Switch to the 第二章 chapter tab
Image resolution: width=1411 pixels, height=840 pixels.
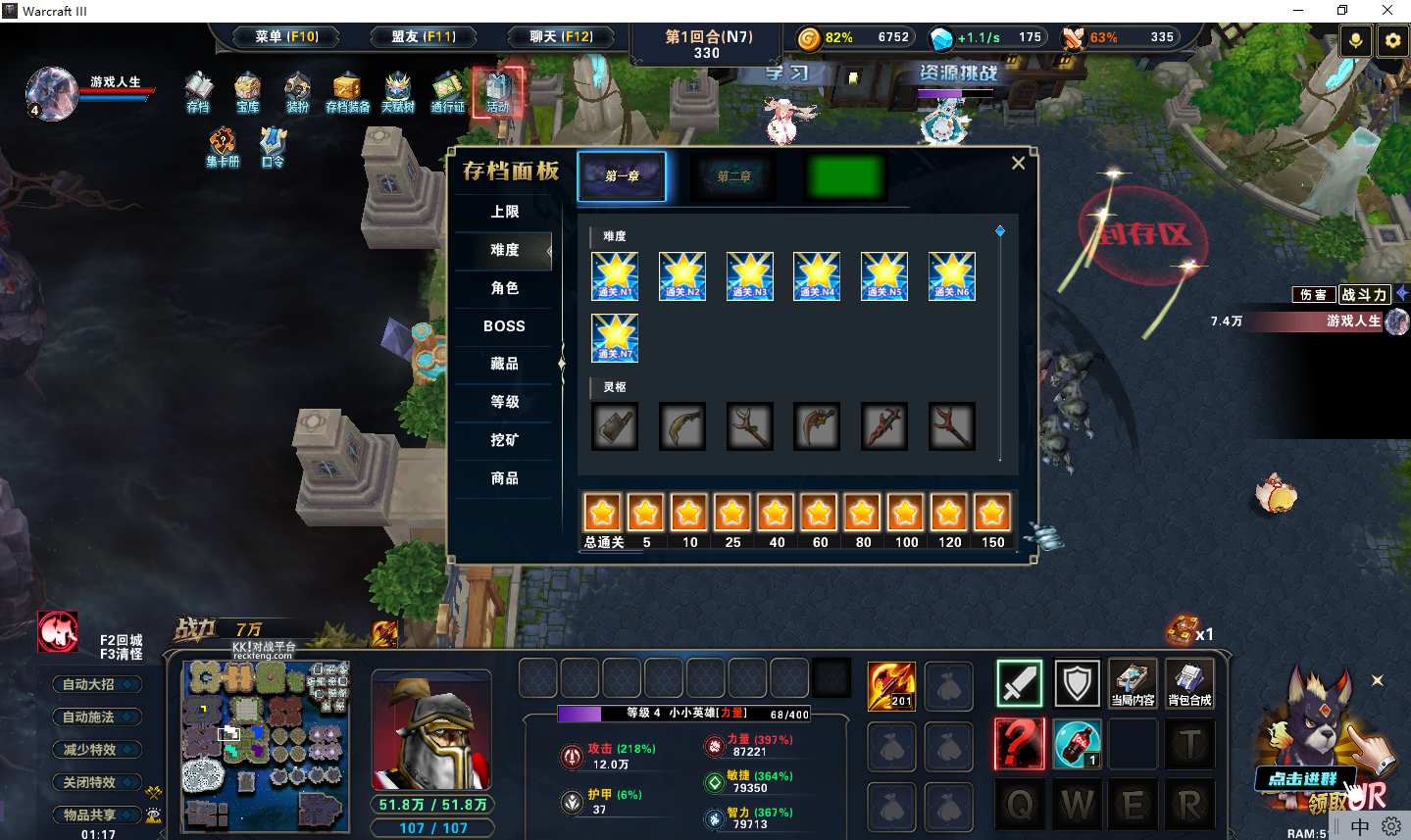coord(733,176)
